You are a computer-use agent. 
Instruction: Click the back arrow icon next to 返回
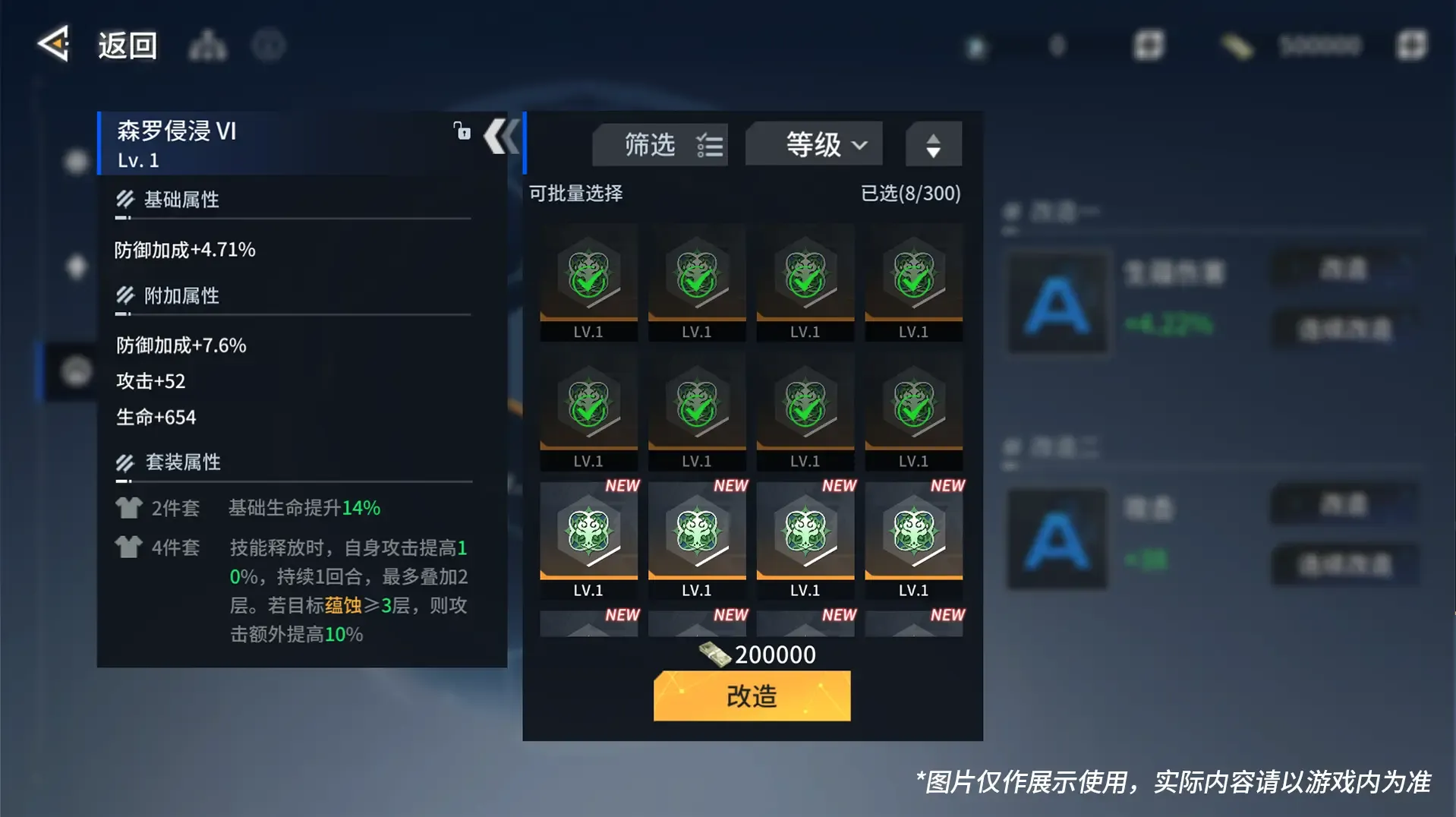pos(53,45)
